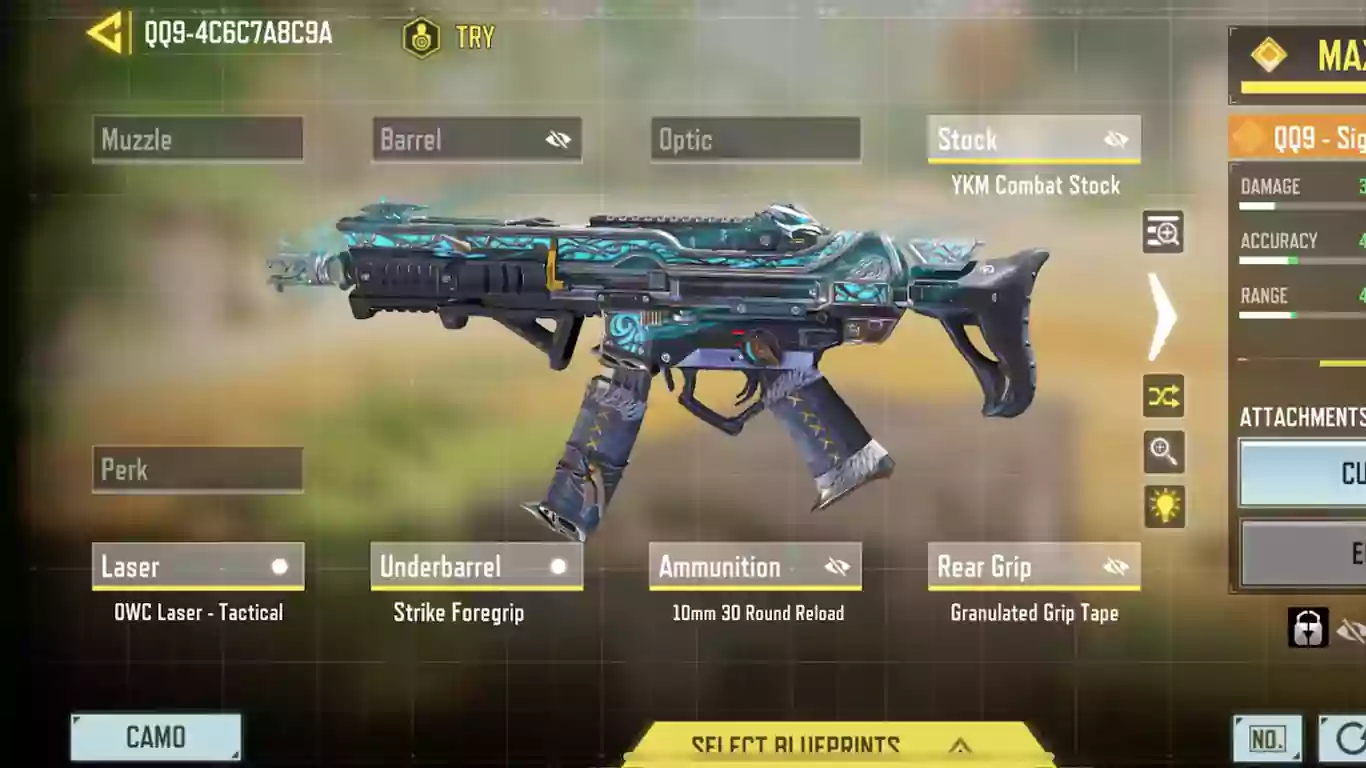Screen dimensions: 1366x768
Task: Toggle the light bulb icon
Action: click(x=1164, y=507)
